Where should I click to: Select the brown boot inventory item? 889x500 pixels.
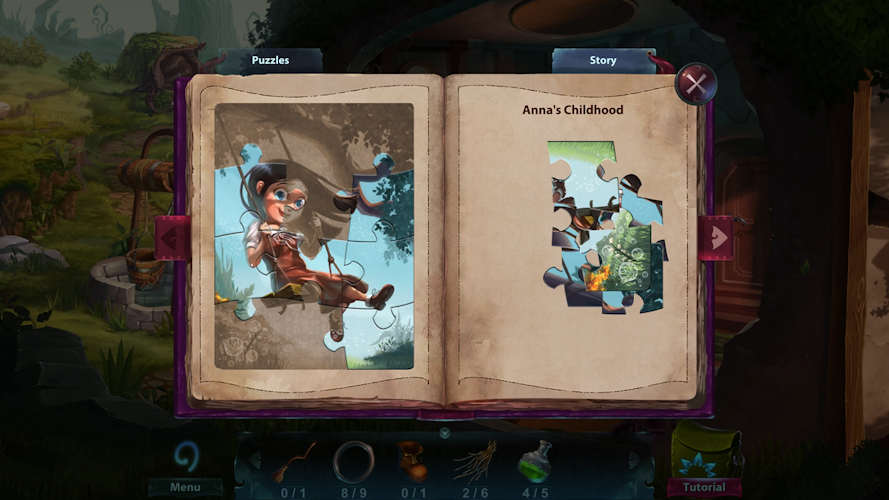coord(412,460)
